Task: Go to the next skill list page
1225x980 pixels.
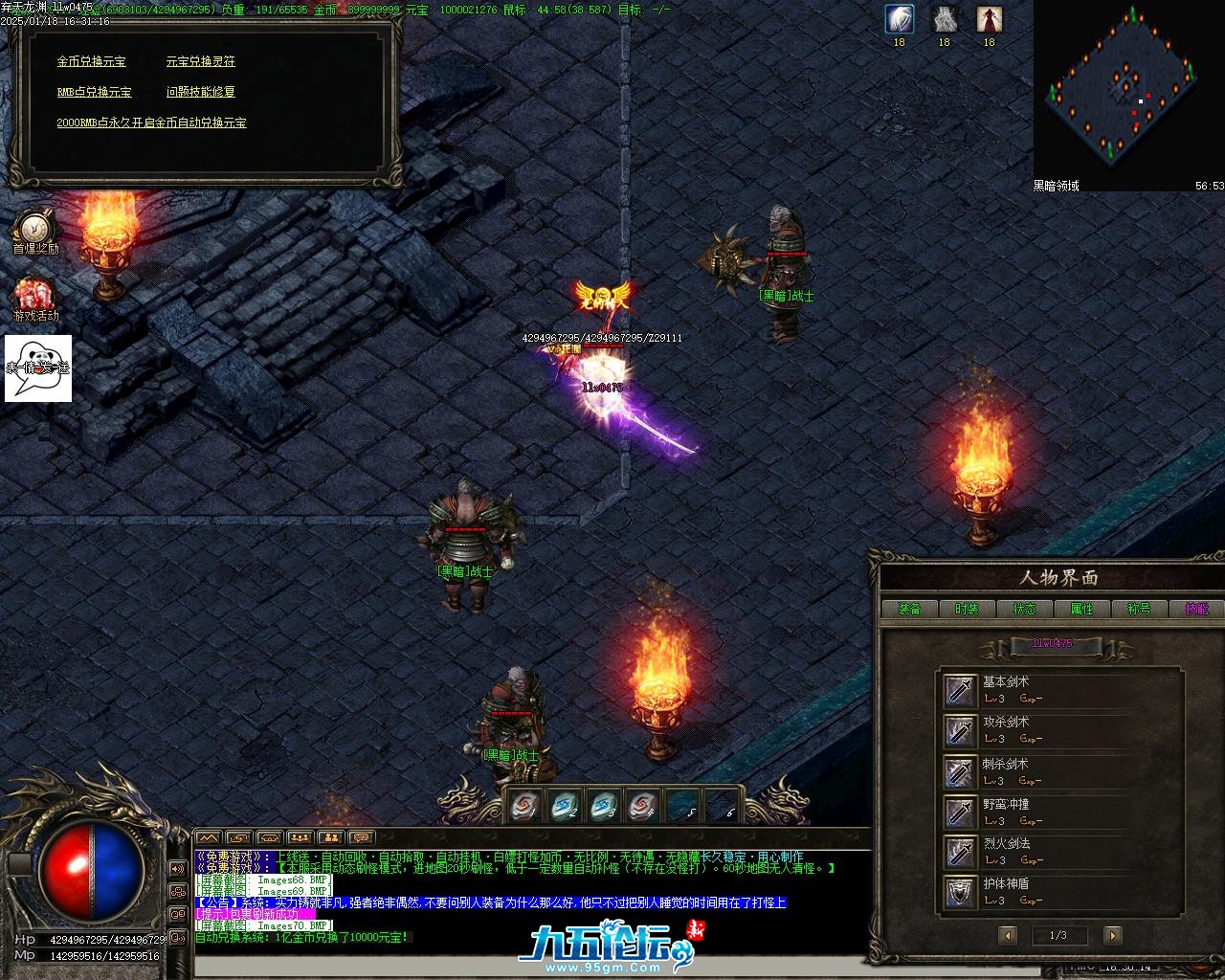Action: click(1111, 935)
